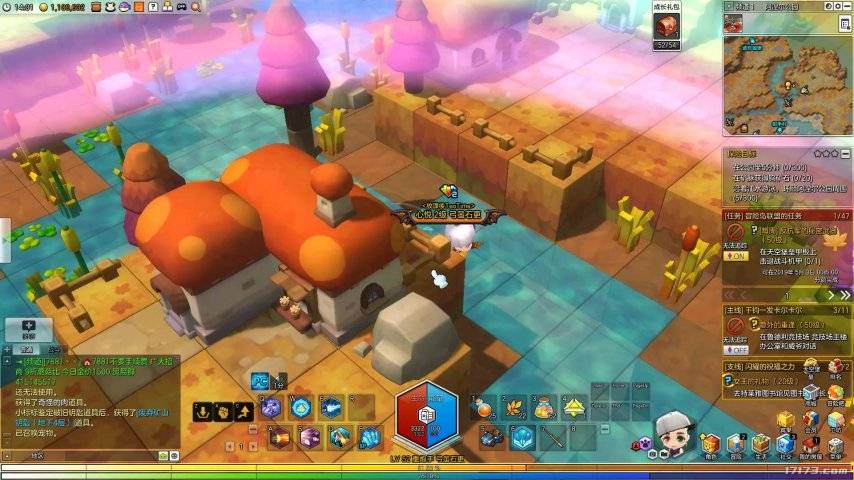Screen dimensions: 854x480
Task: Activate the purple crystal skill on Q
Action: coord(270,407)
